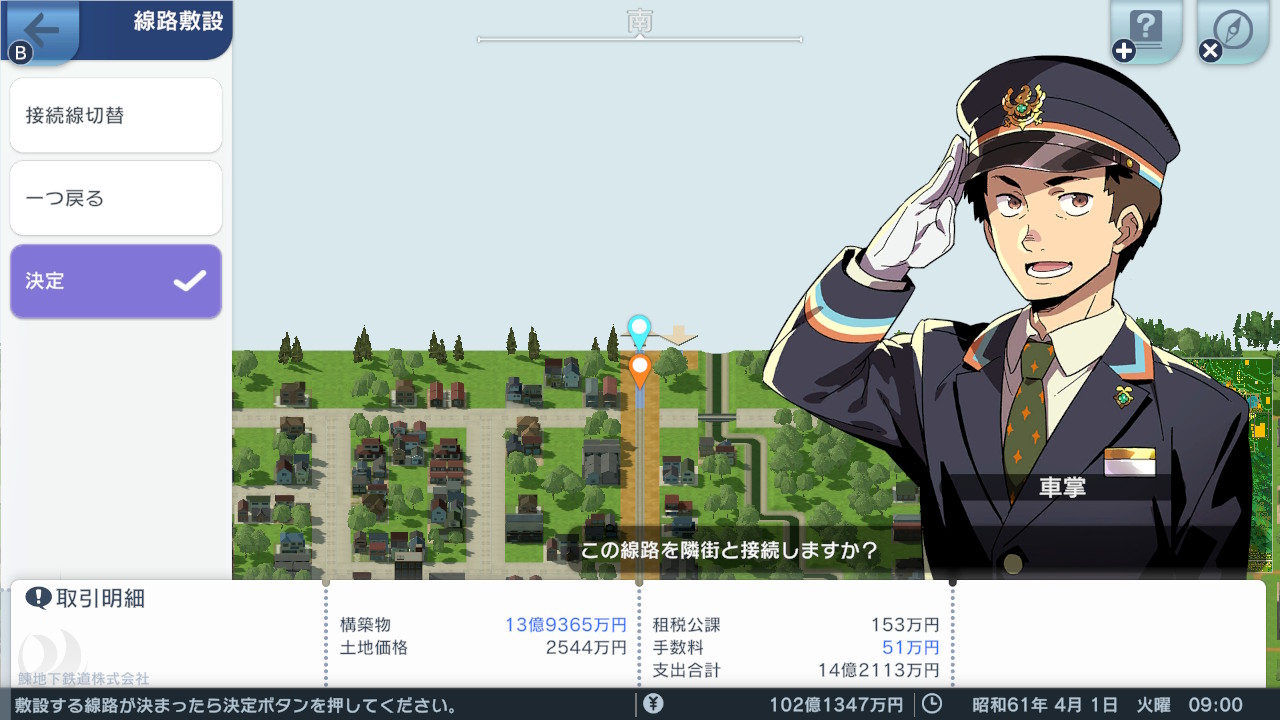This screenshot has width=1280, height=720.
Task: Select the blue map pin marker
Action: coord(637,327)
